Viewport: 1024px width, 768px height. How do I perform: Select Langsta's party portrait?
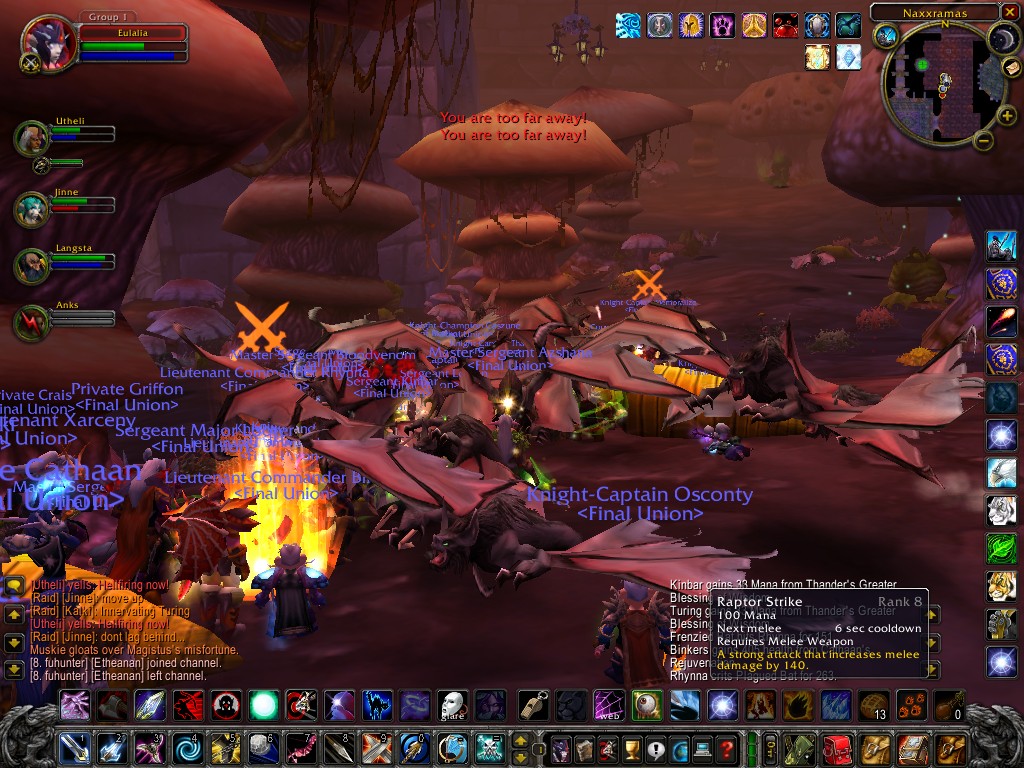tap(31, 265)
